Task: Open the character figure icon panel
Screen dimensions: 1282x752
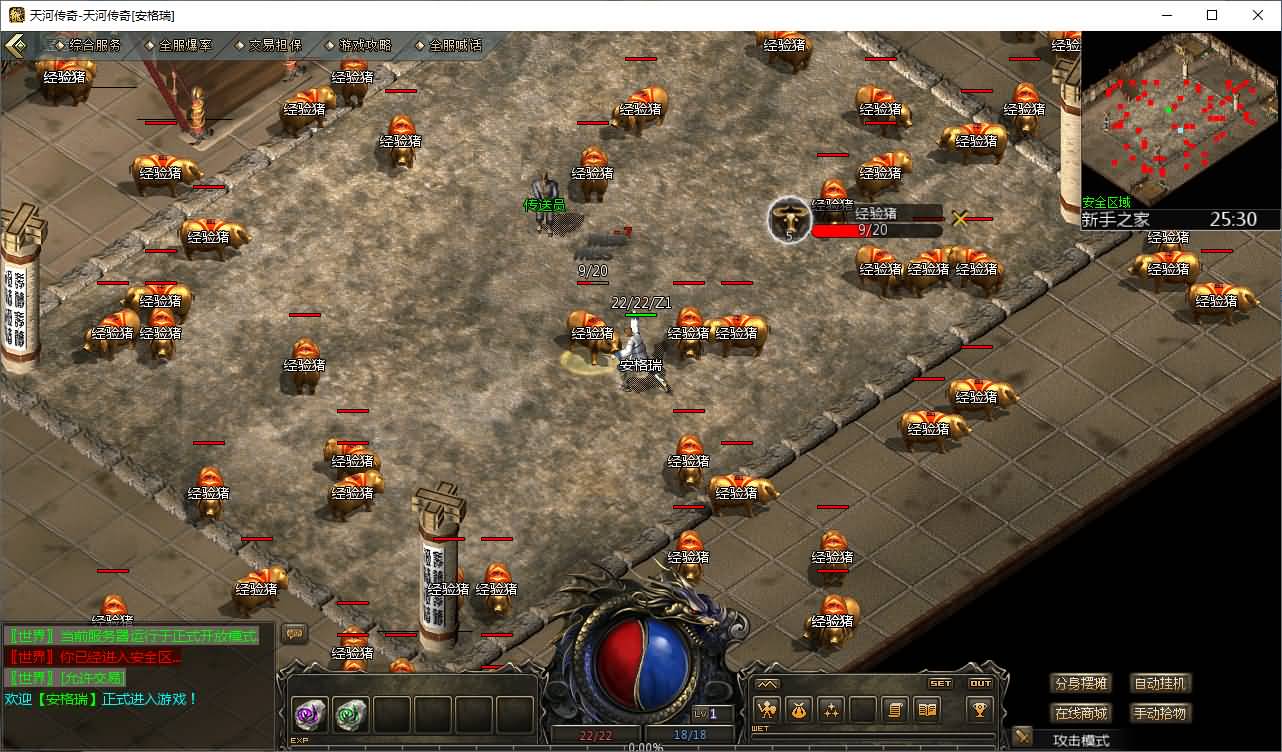Action: pyautogui.click(x=767, y=710)
